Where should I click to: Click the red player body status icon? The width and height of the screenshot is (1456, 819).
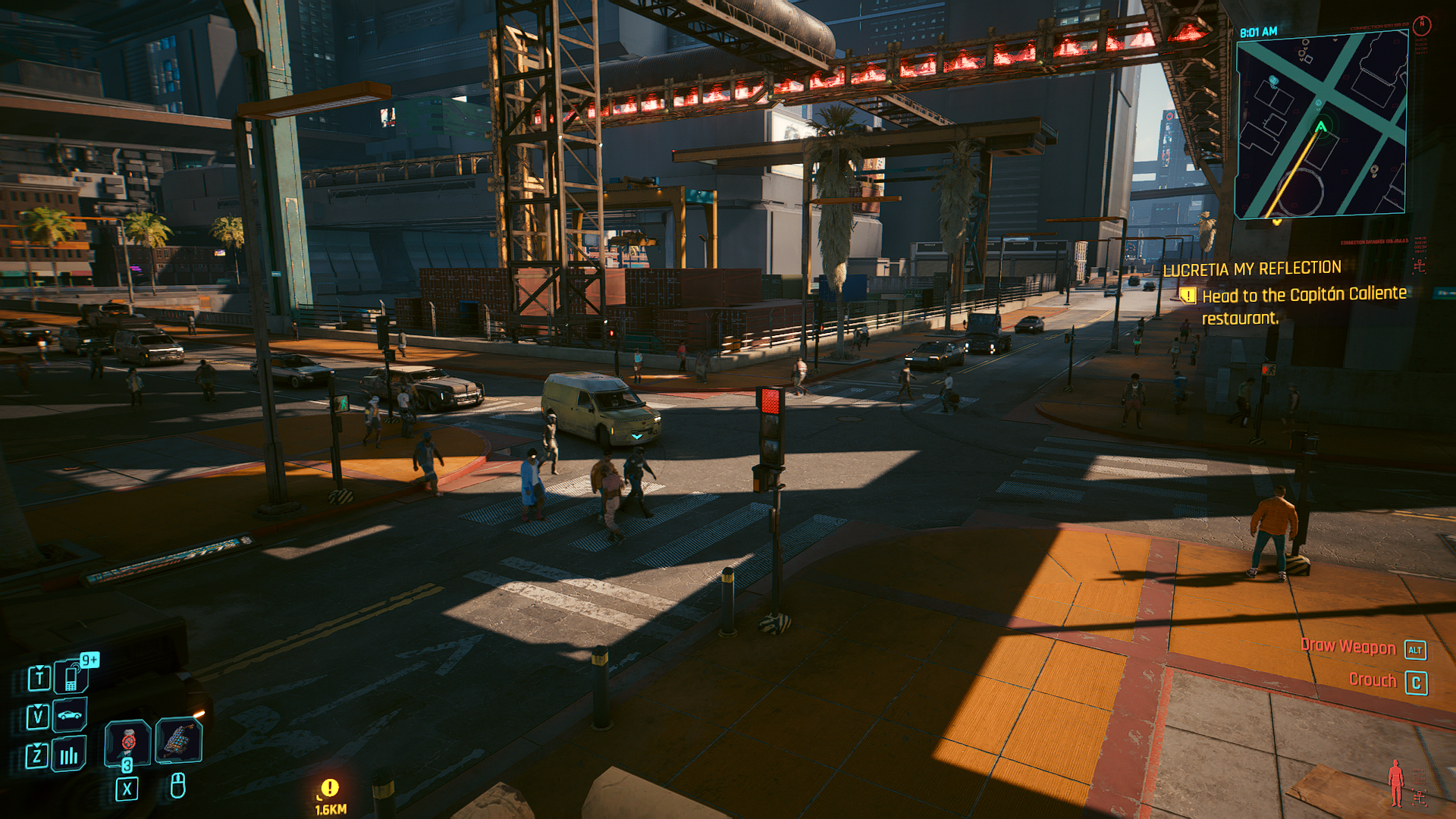1395,783
